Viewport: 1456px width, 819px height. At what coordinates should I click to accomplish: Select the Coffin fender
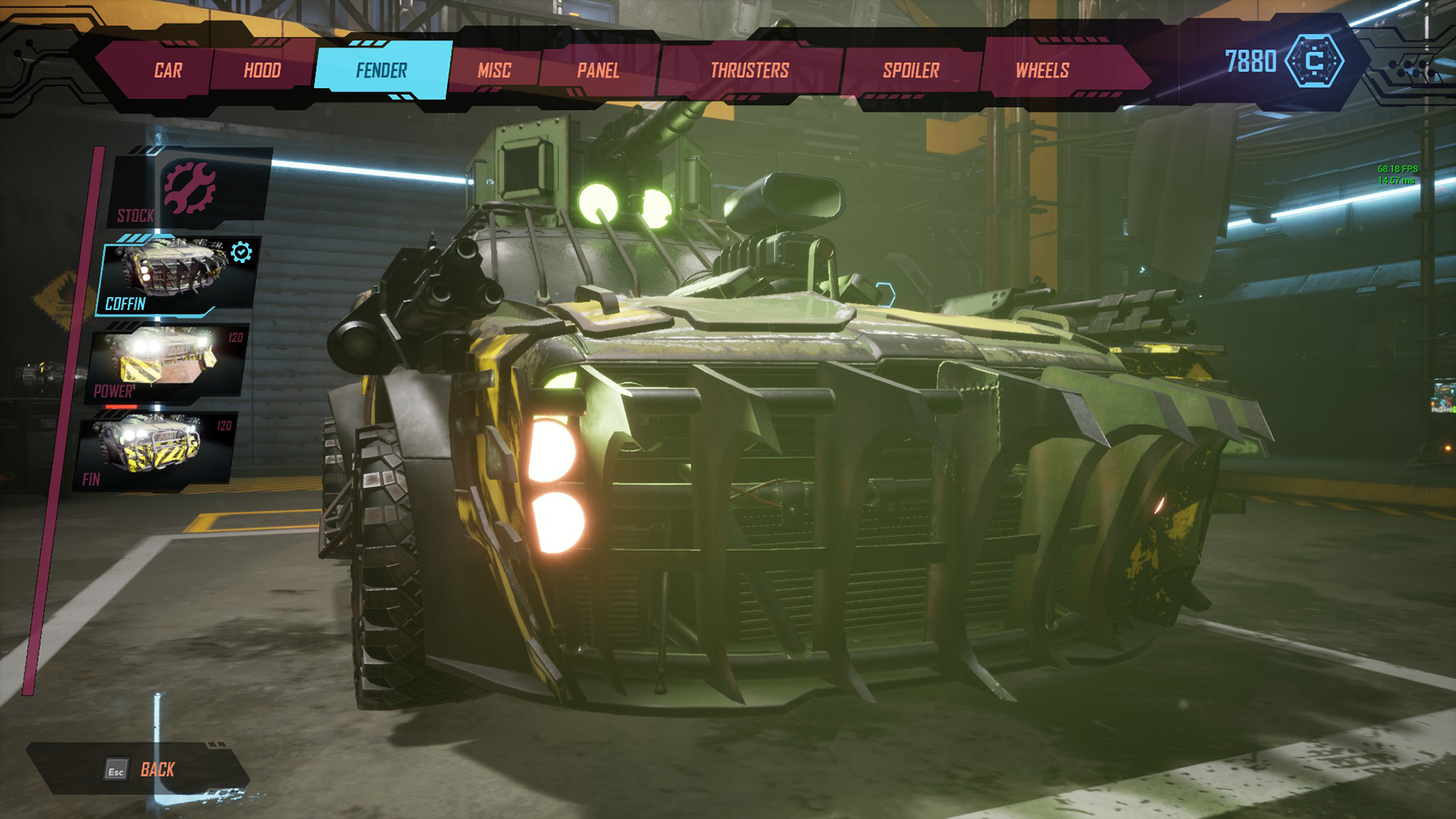pyautogui.click(x=177, y=274)
